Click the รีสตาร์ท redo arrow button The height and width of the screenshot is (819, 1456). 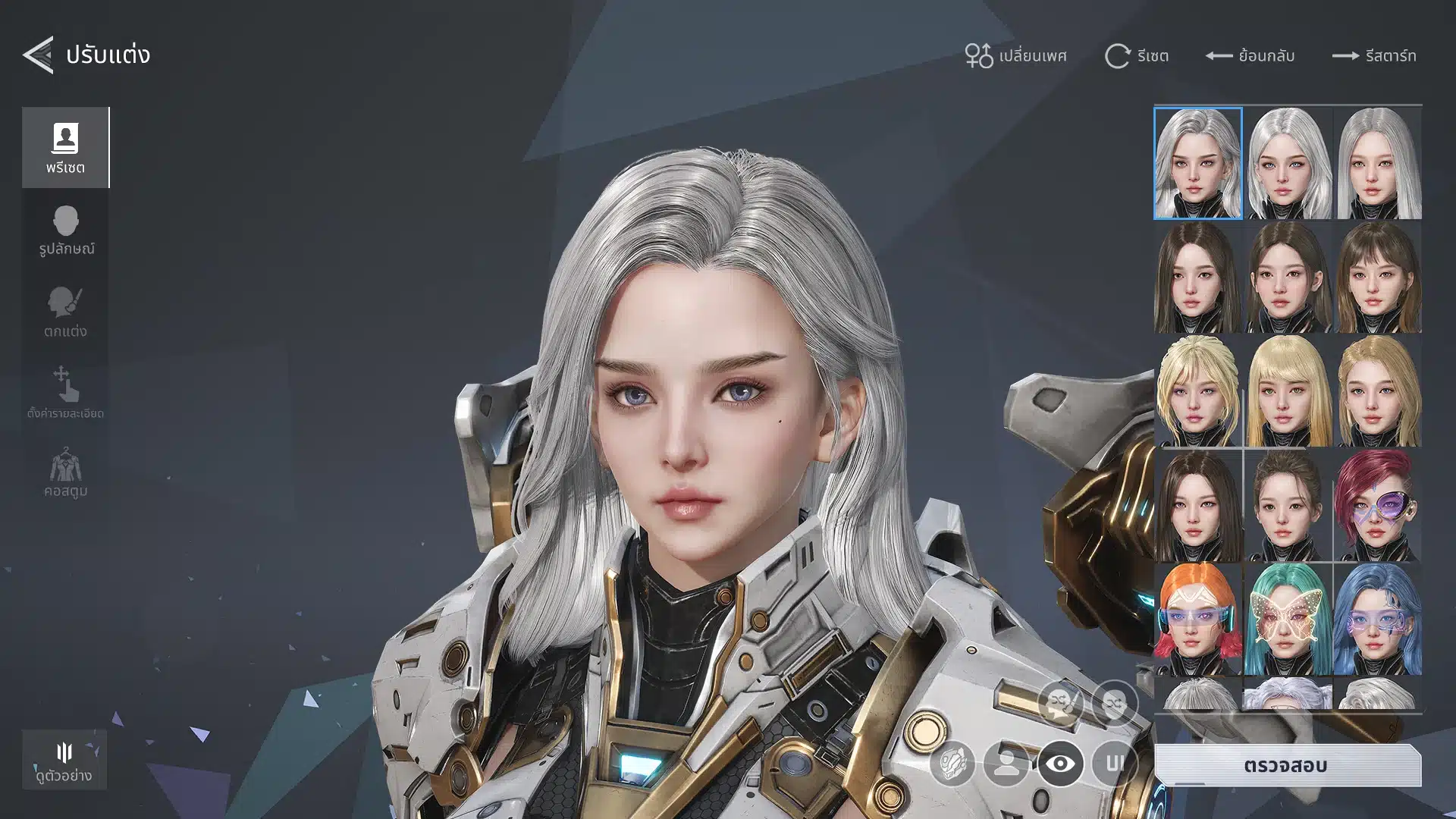coord(1374,55)
